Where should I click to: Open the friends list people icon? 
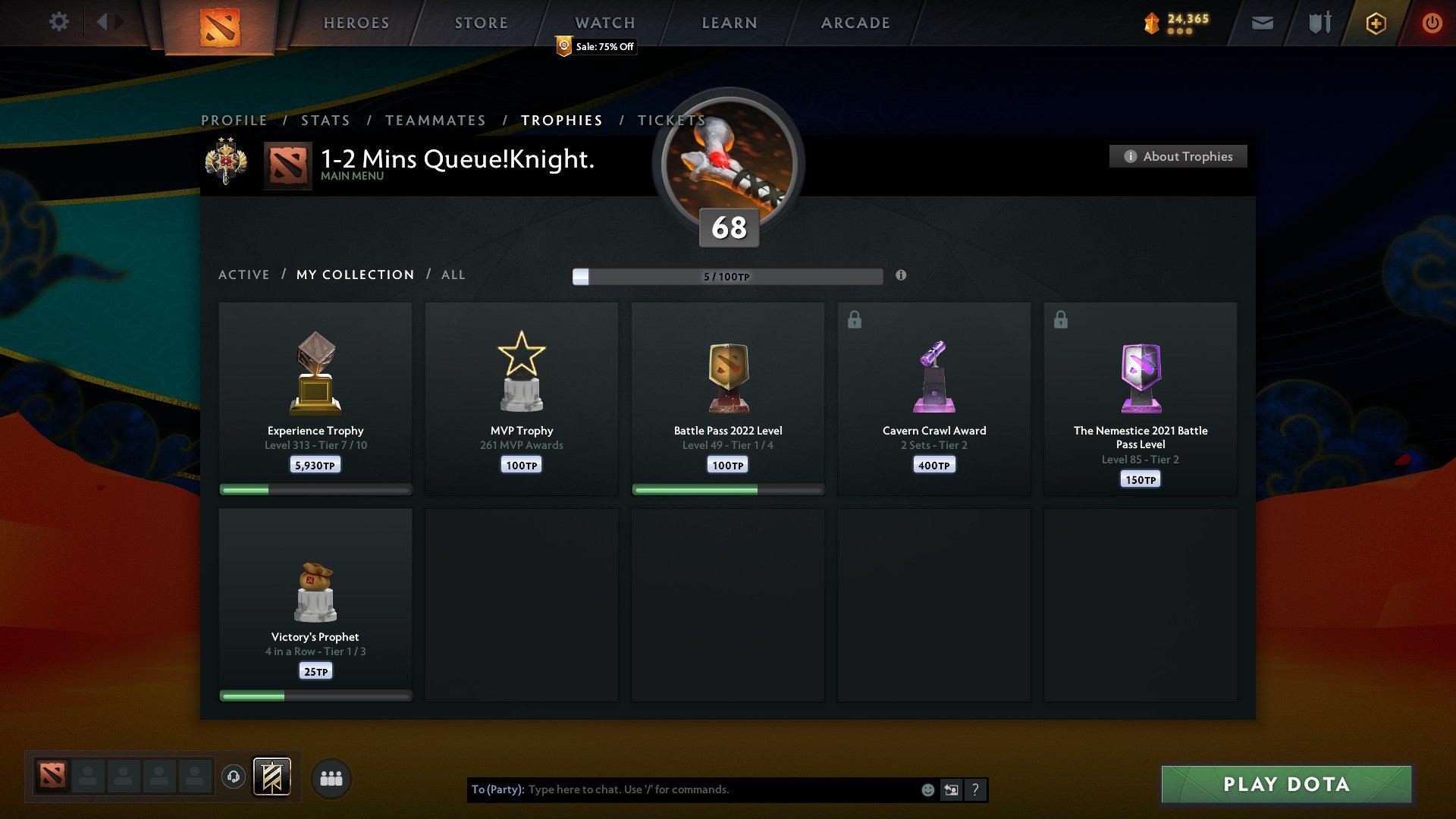331,778
